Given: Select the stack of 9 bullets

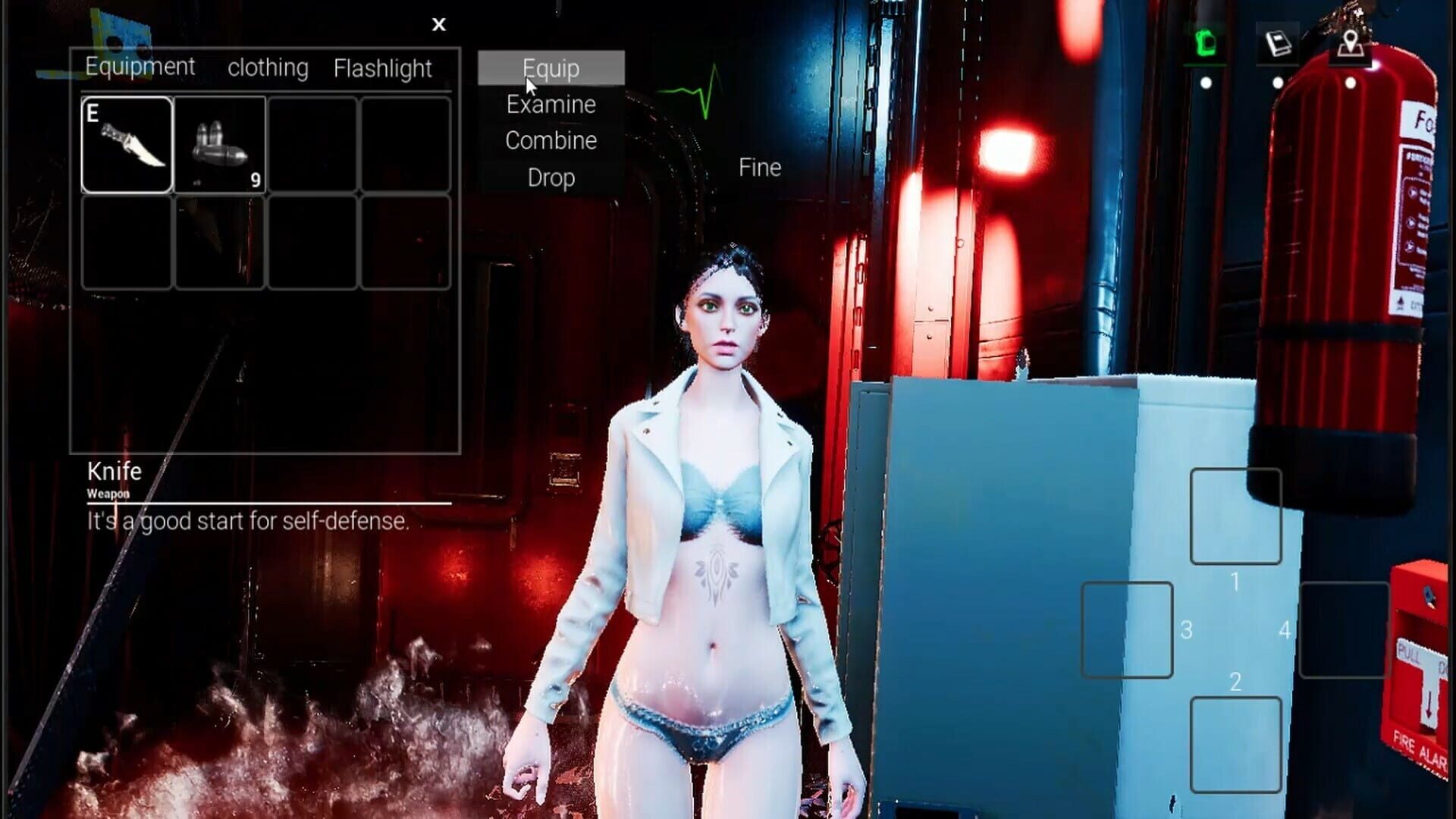Looking at the screenshot, I should (x=220, y=143).
